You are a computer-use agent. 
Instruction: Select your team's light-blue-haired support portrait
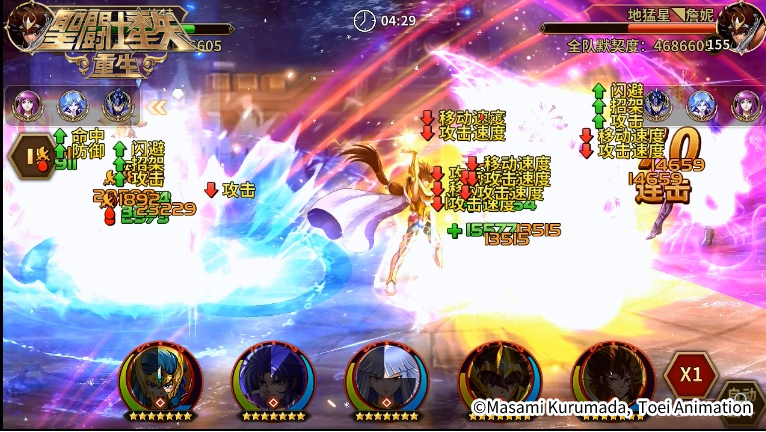[x=72, y=104]
